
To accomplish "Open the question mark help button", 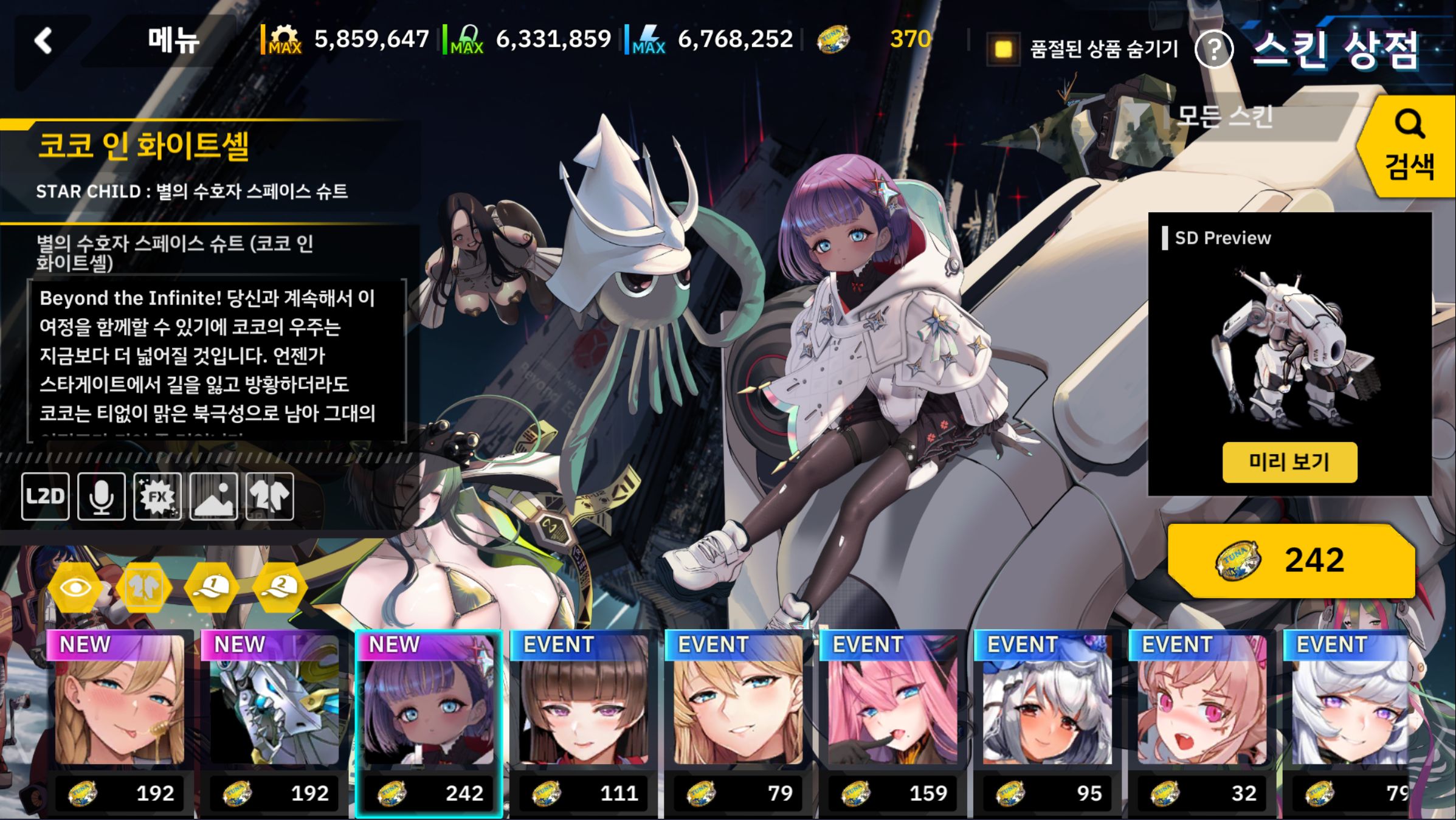I will coord(1213,50).
